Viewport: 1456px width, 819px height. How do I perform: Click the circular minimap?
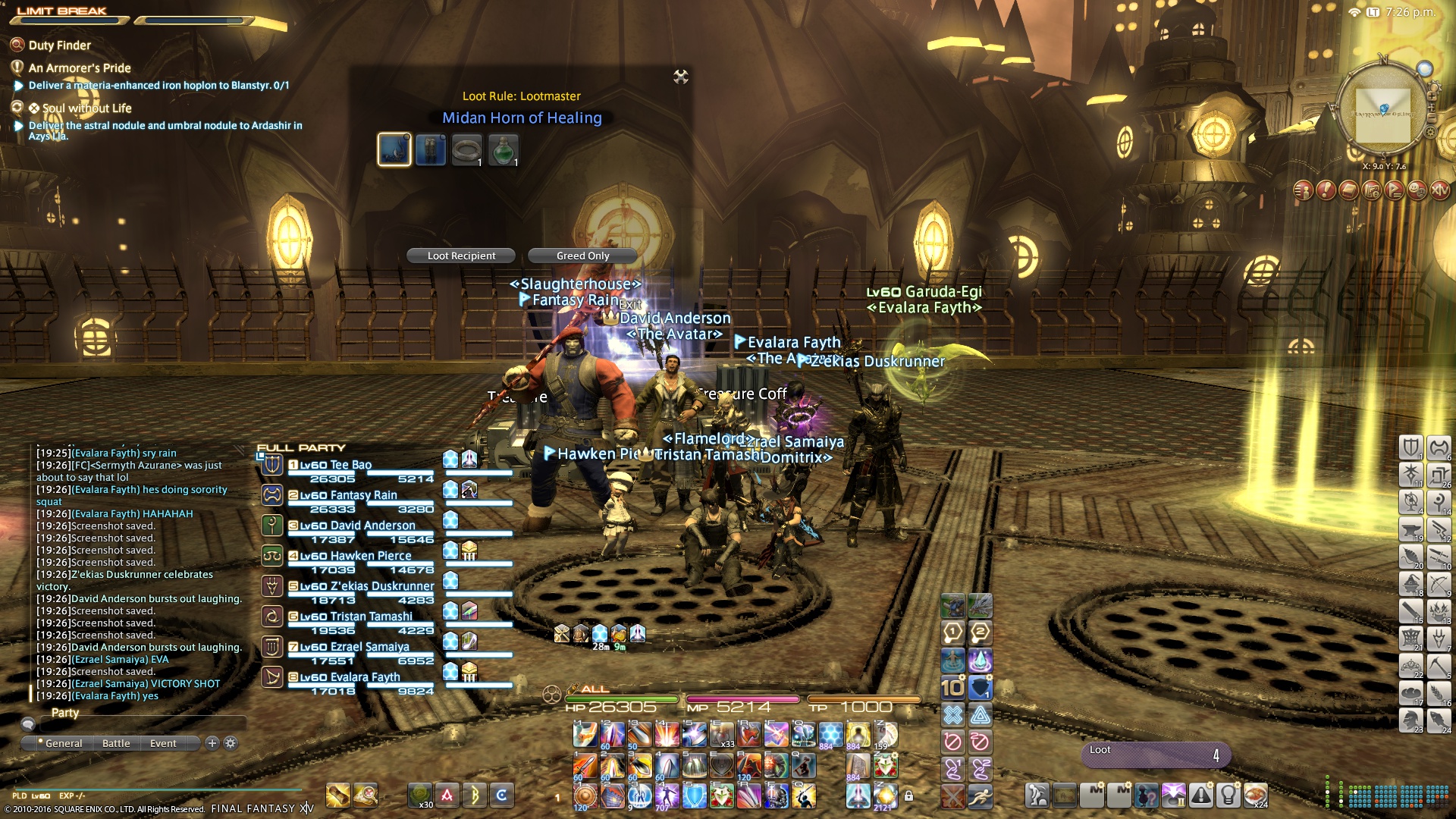coord(1383,112)
